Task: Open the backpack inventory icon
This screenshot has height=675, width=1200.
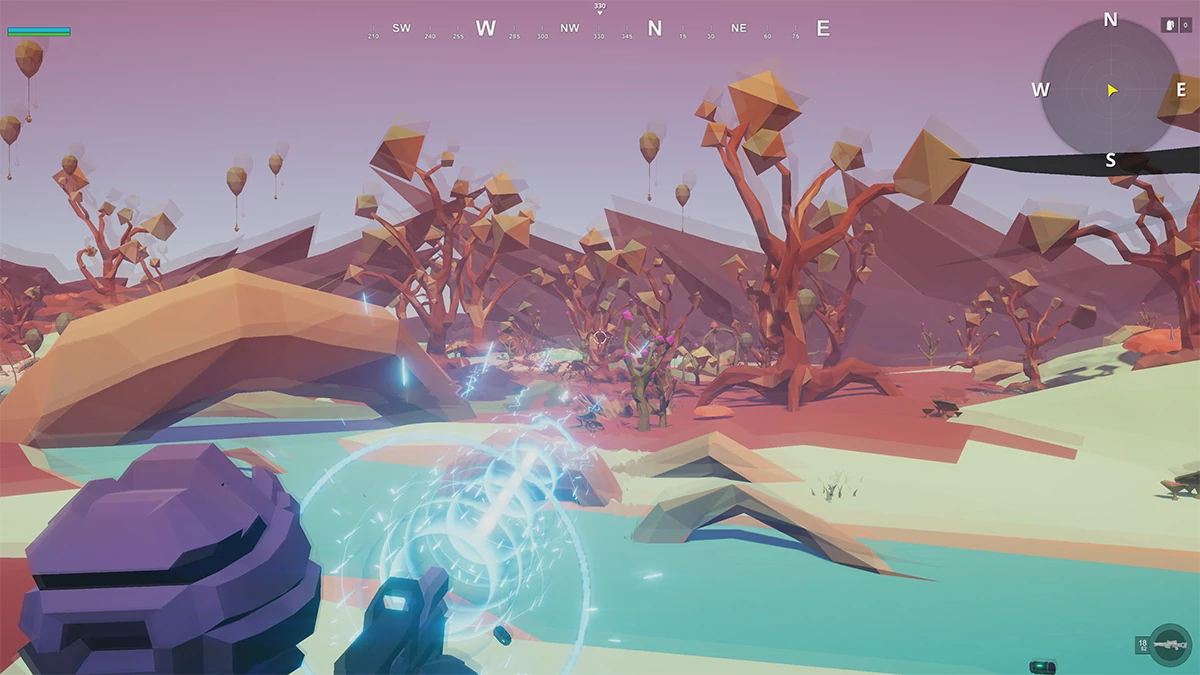Action: [x=1169, y=25]
